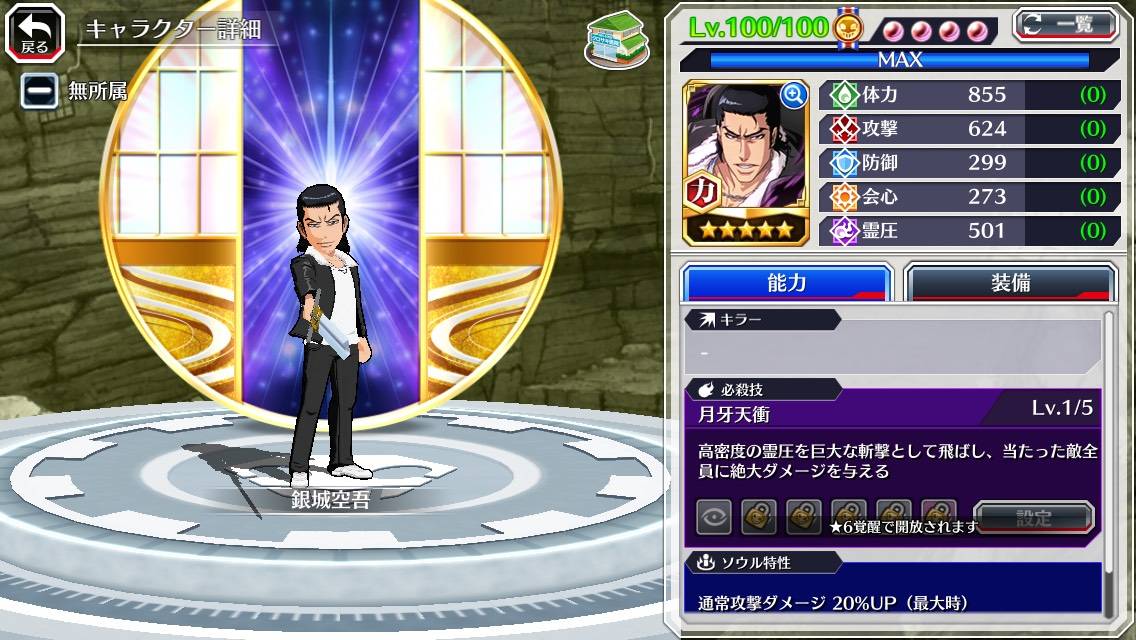Screen dimensions: 1136x640
Task: Select the 能力 abilities tab
Action: [786, 283]
